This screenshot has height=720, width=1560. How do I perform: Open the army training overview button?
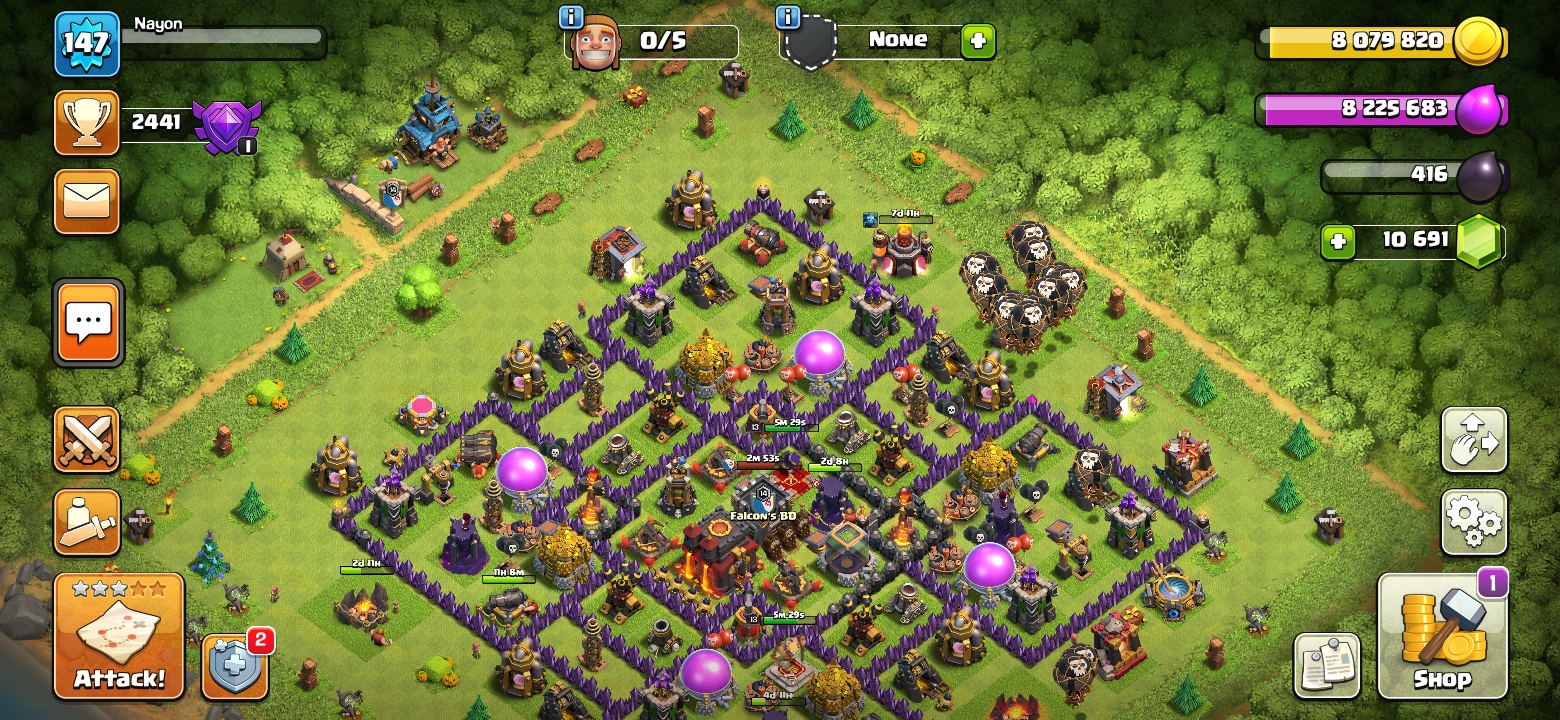tap(87, 522)
